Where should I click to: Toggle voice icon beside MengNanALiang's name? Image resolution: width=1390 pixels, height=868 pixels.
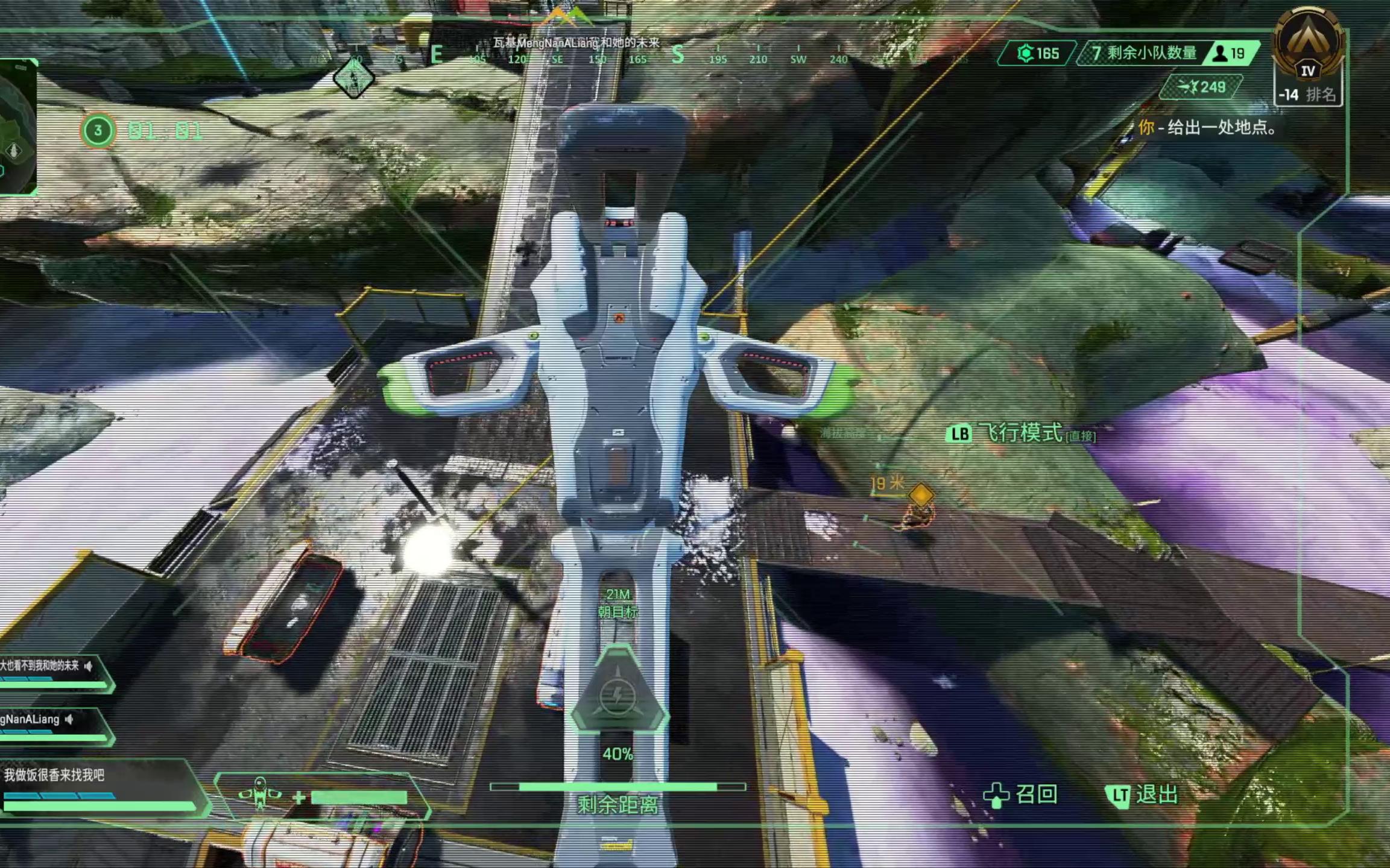pos(70,719)
